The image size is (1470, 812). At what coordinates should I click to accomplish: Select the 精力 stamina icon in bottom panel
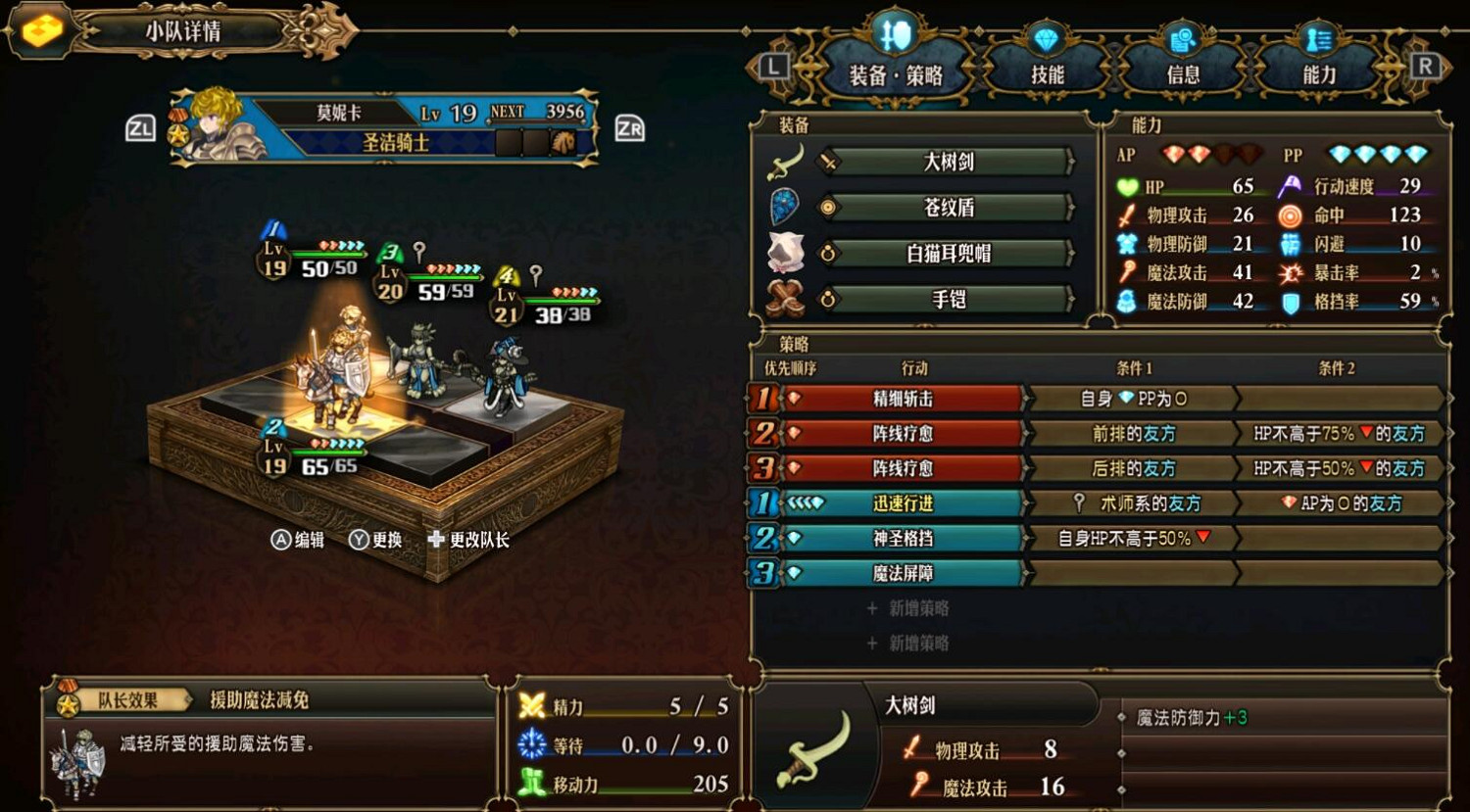tap(533, 706)
